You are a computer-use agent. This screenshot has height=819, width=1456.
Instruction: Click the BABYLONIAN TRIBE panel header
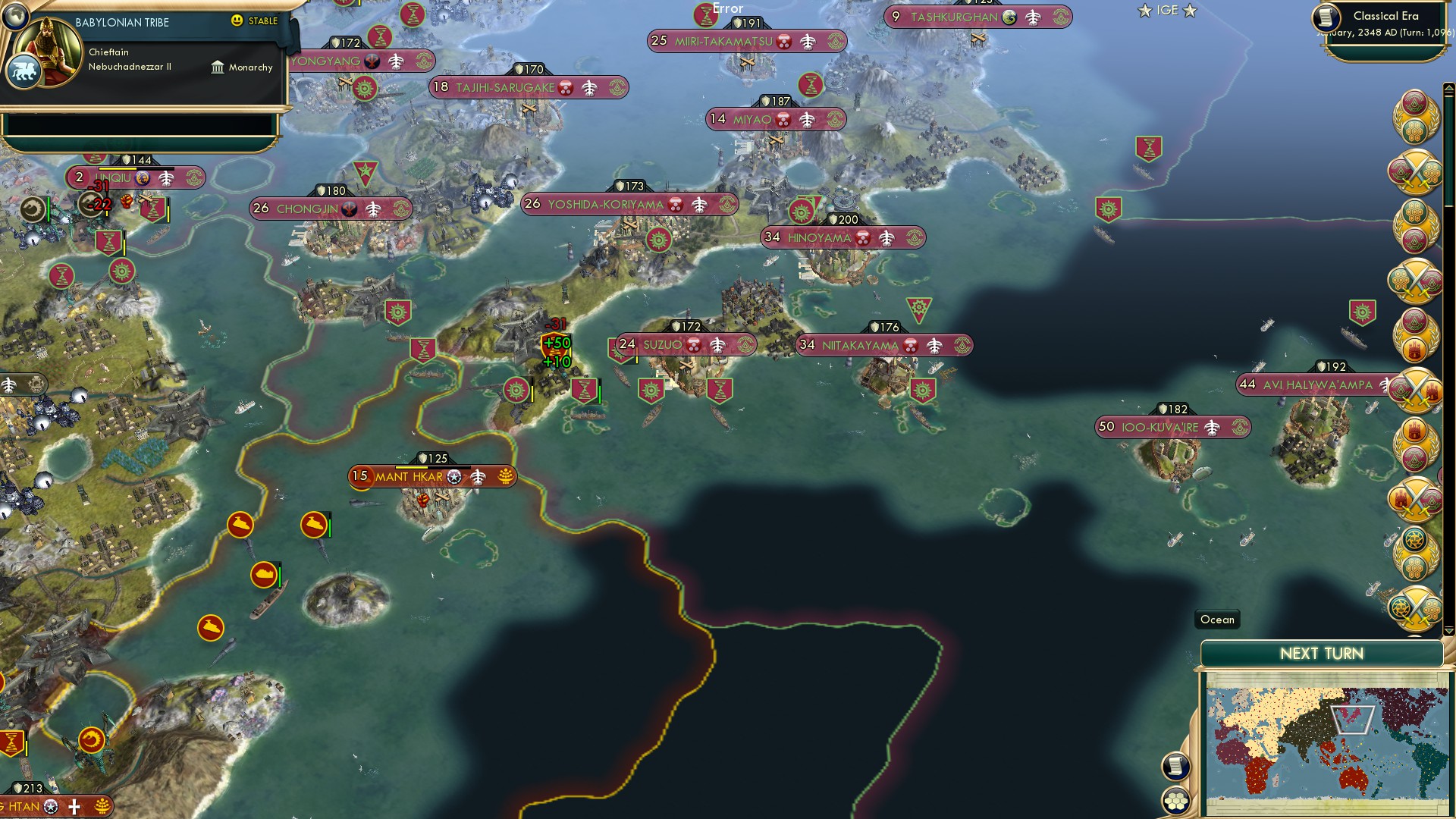[121, 22]
